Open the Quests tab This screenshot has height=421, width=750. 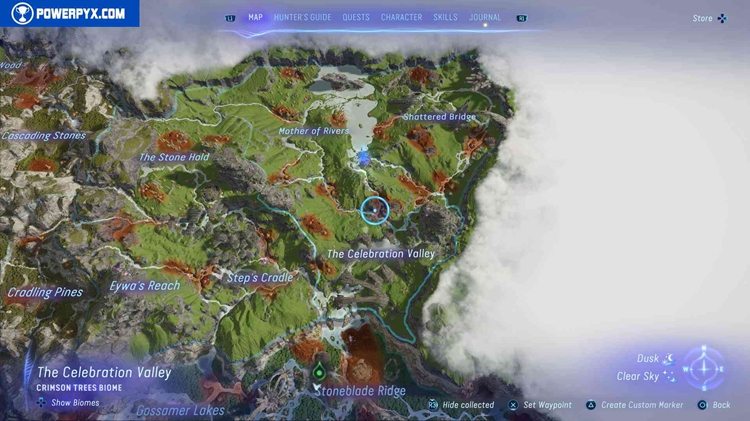tap(355, 17)
